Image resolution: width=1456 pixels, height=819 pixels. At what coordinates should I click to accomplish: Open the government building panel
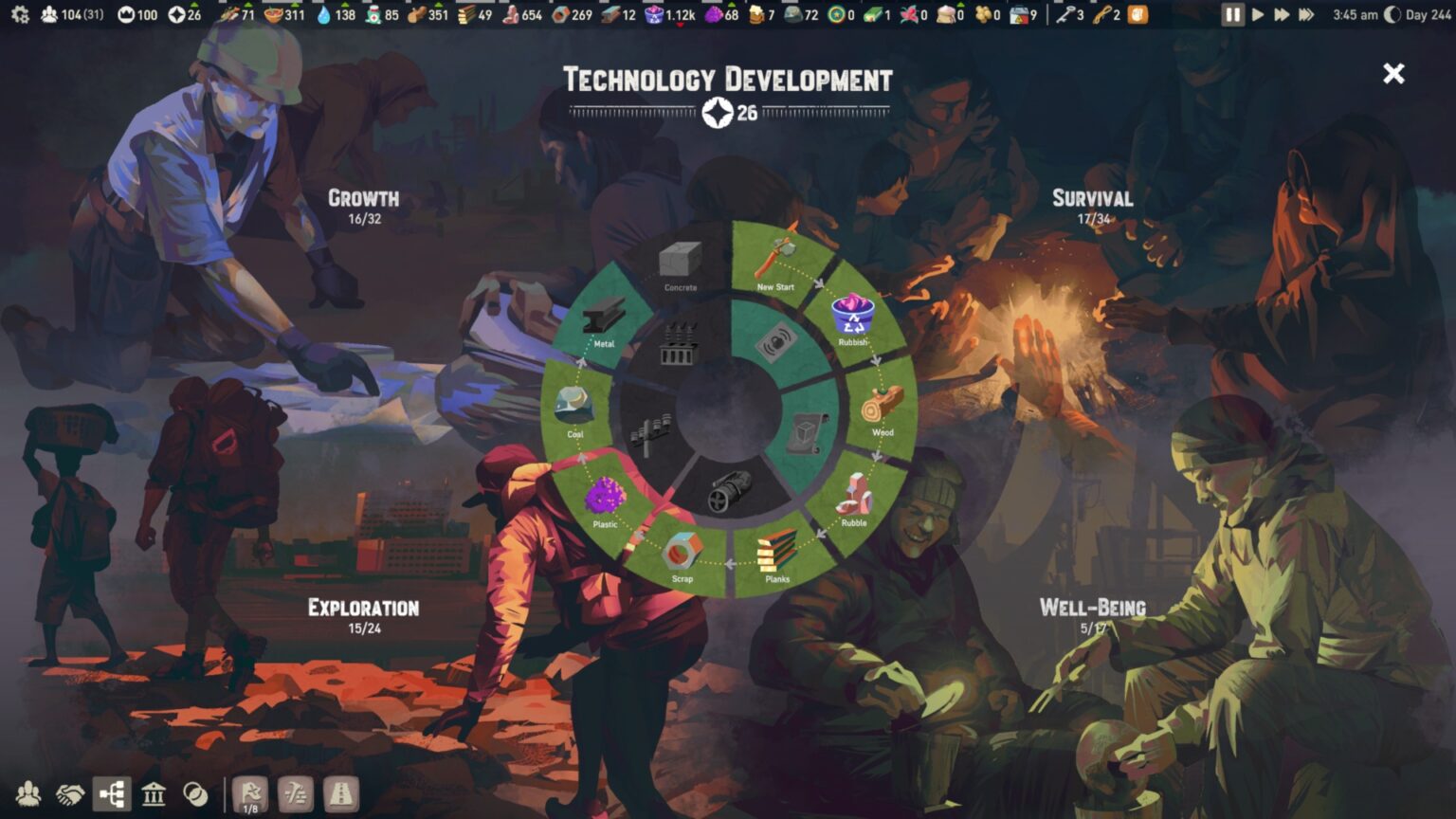(x=155, y=795)
